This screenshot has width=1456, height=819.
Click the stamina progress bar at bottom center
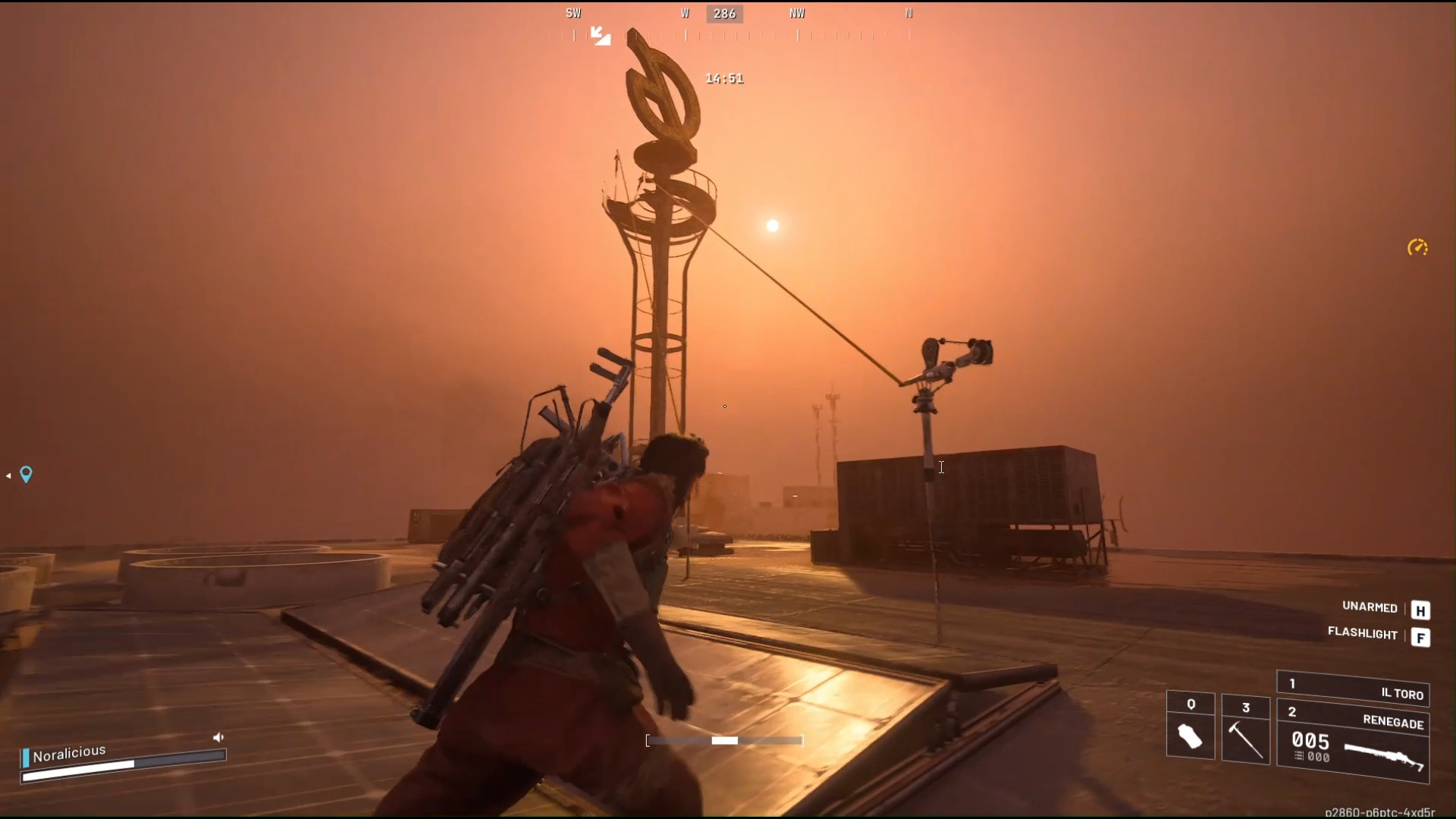(x=723, y=741)
